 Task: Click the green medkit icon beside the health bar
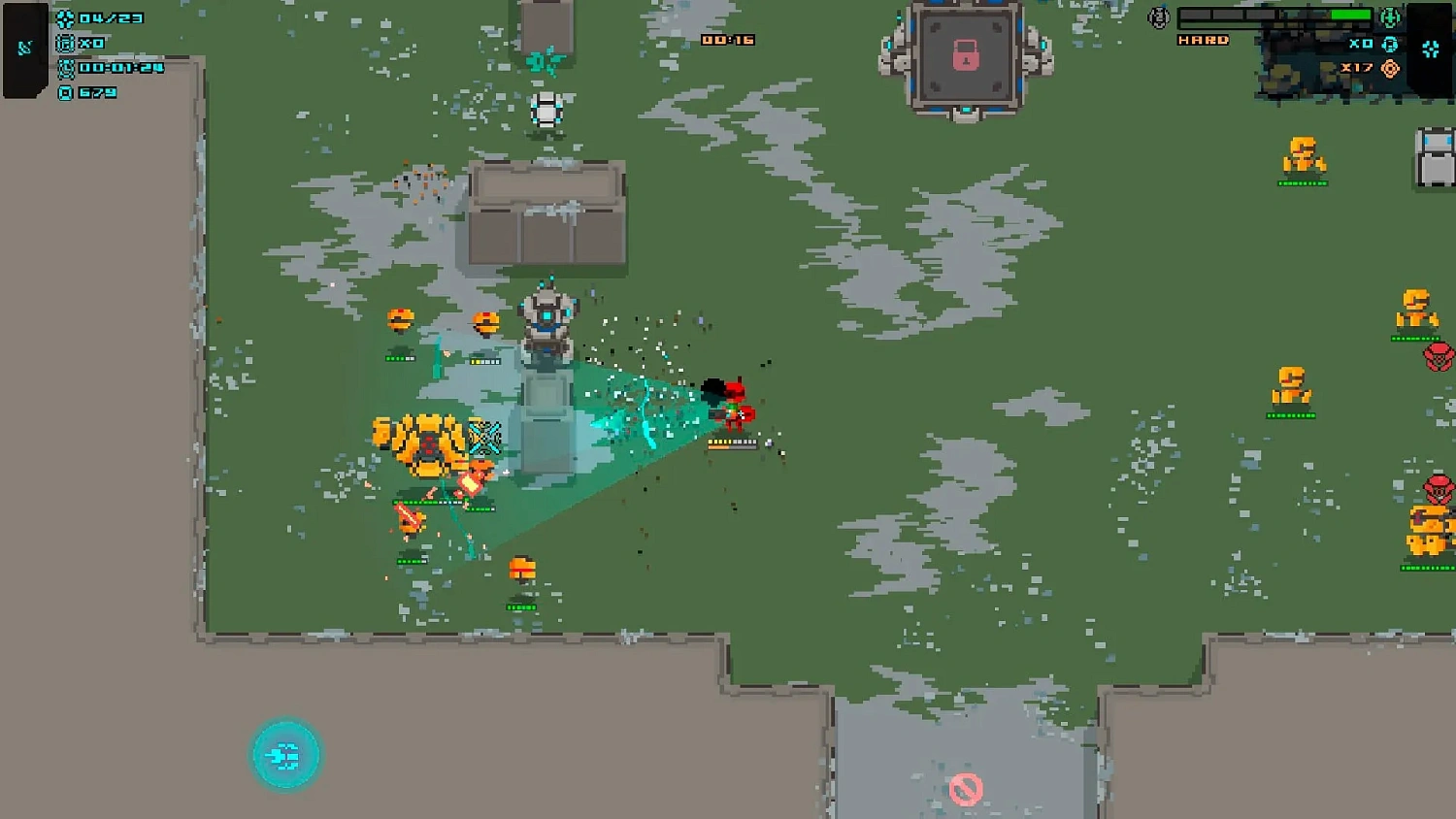(1390, 18)
